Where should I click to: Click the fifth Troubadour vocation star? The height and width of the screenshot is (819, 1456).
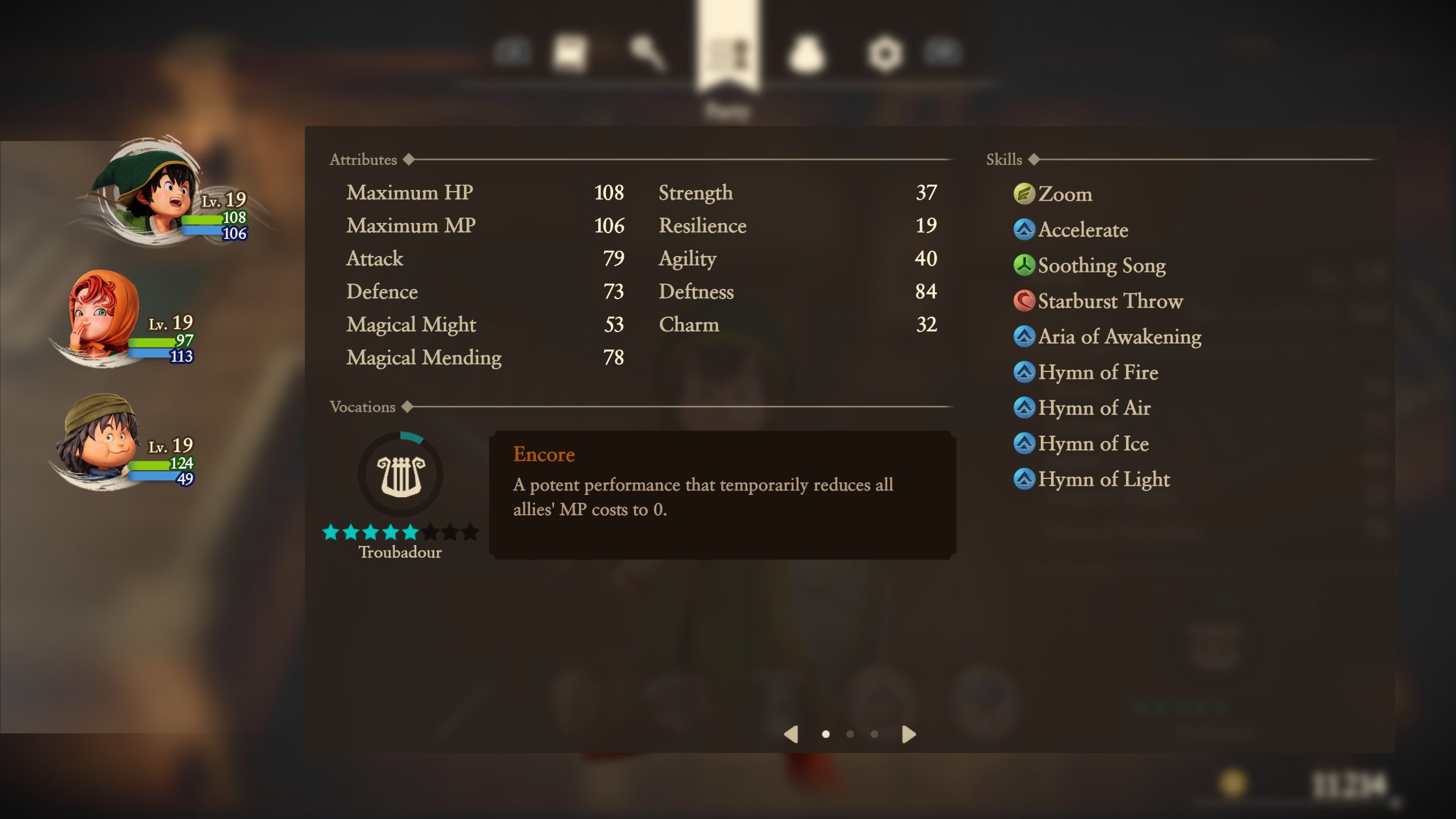[411, 532]
